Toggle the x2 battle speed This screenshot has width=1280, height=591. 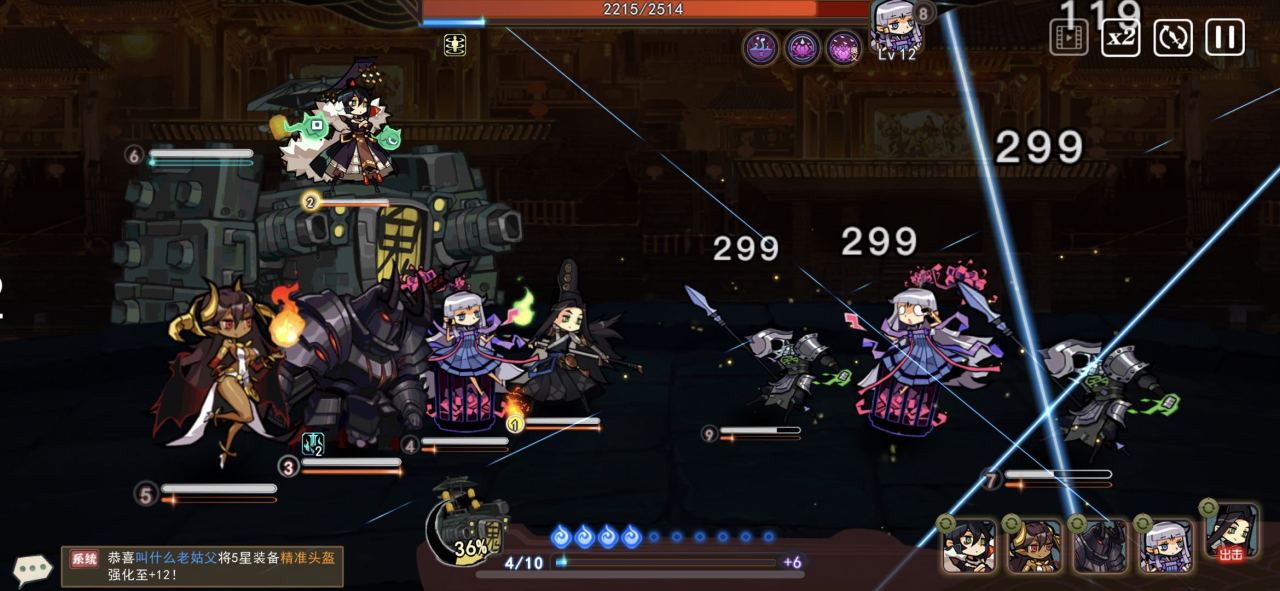(1120, 38)
